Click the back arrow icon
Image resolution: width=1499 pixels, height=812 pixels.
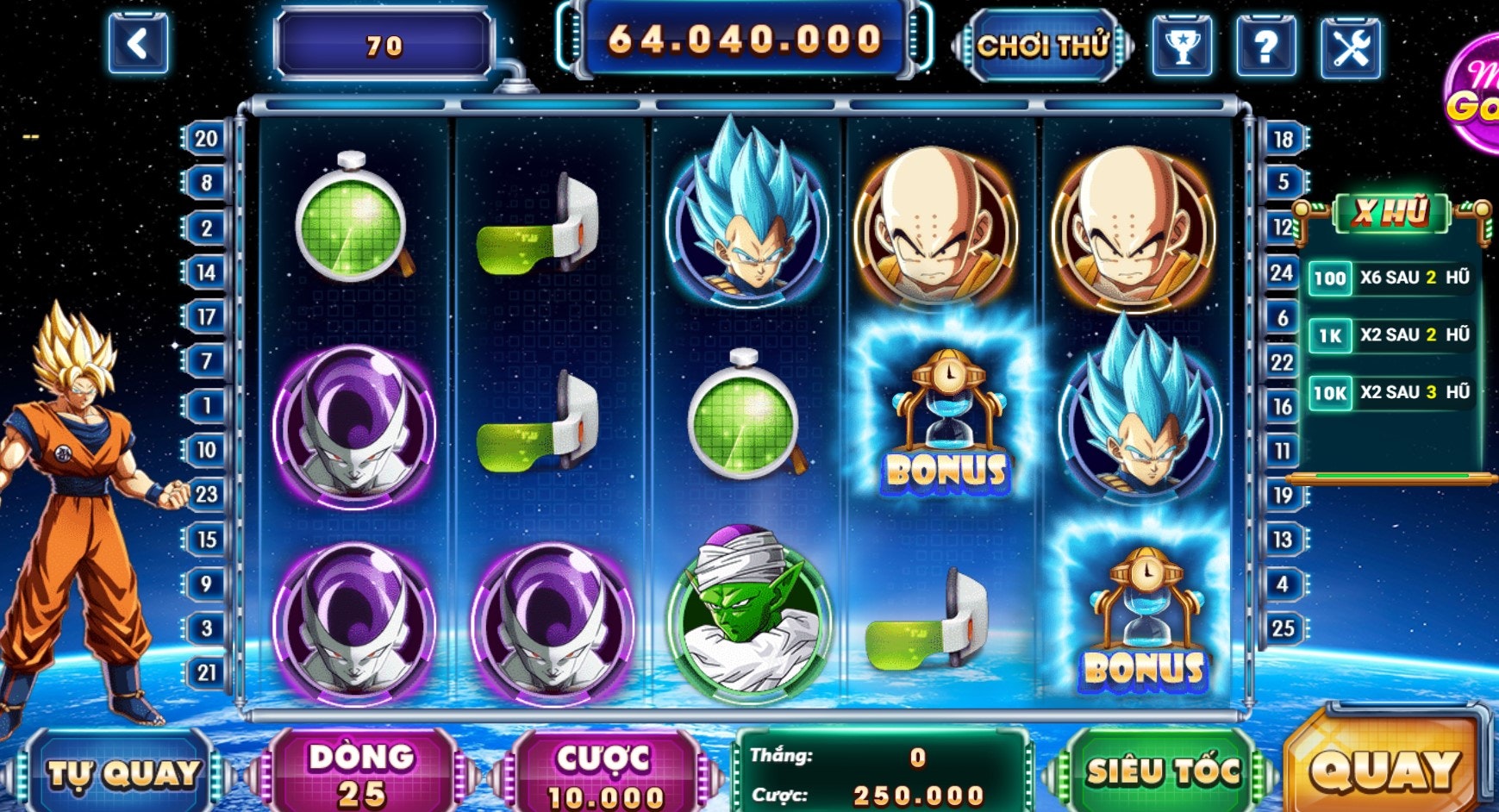[x=138, y=41]
